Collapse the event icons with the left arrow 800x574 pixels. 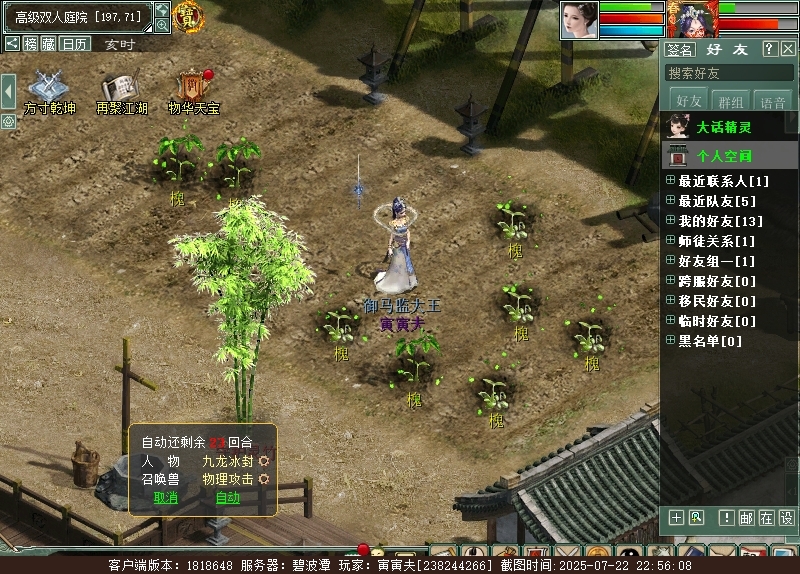(x=8, y=91)
